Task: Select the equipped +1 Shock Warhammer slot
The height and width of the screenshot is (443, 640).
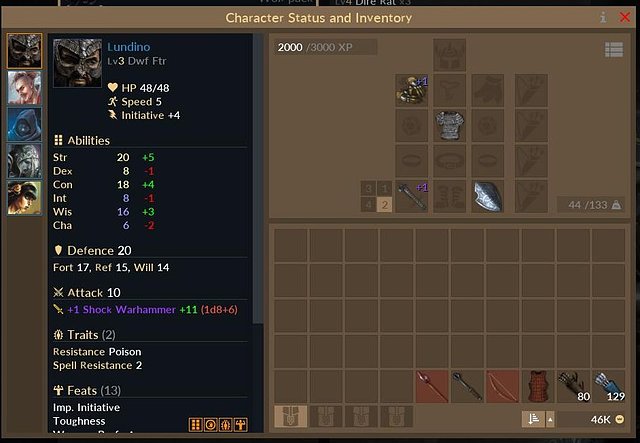Action: 411,195
